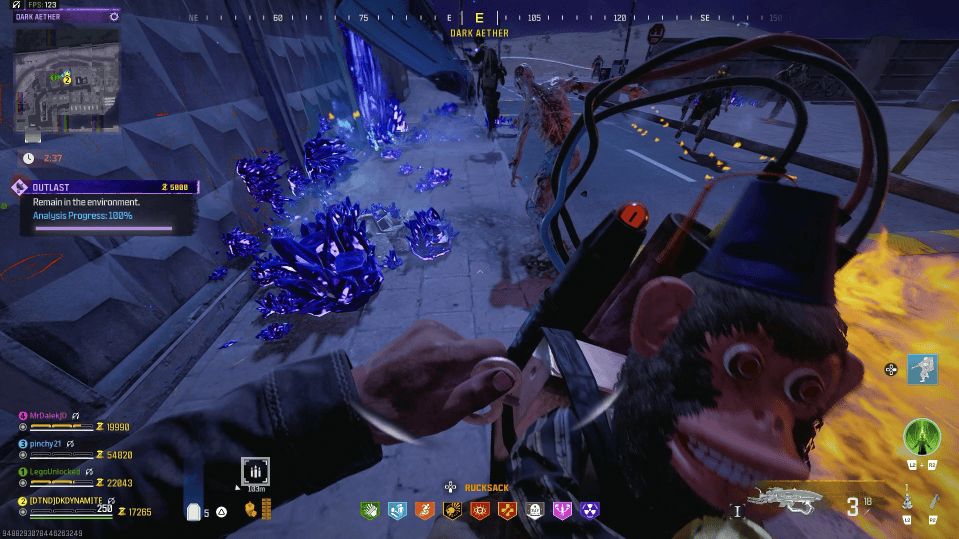
Task: Select the lethal equipment icon
Action: pos(933,500)
